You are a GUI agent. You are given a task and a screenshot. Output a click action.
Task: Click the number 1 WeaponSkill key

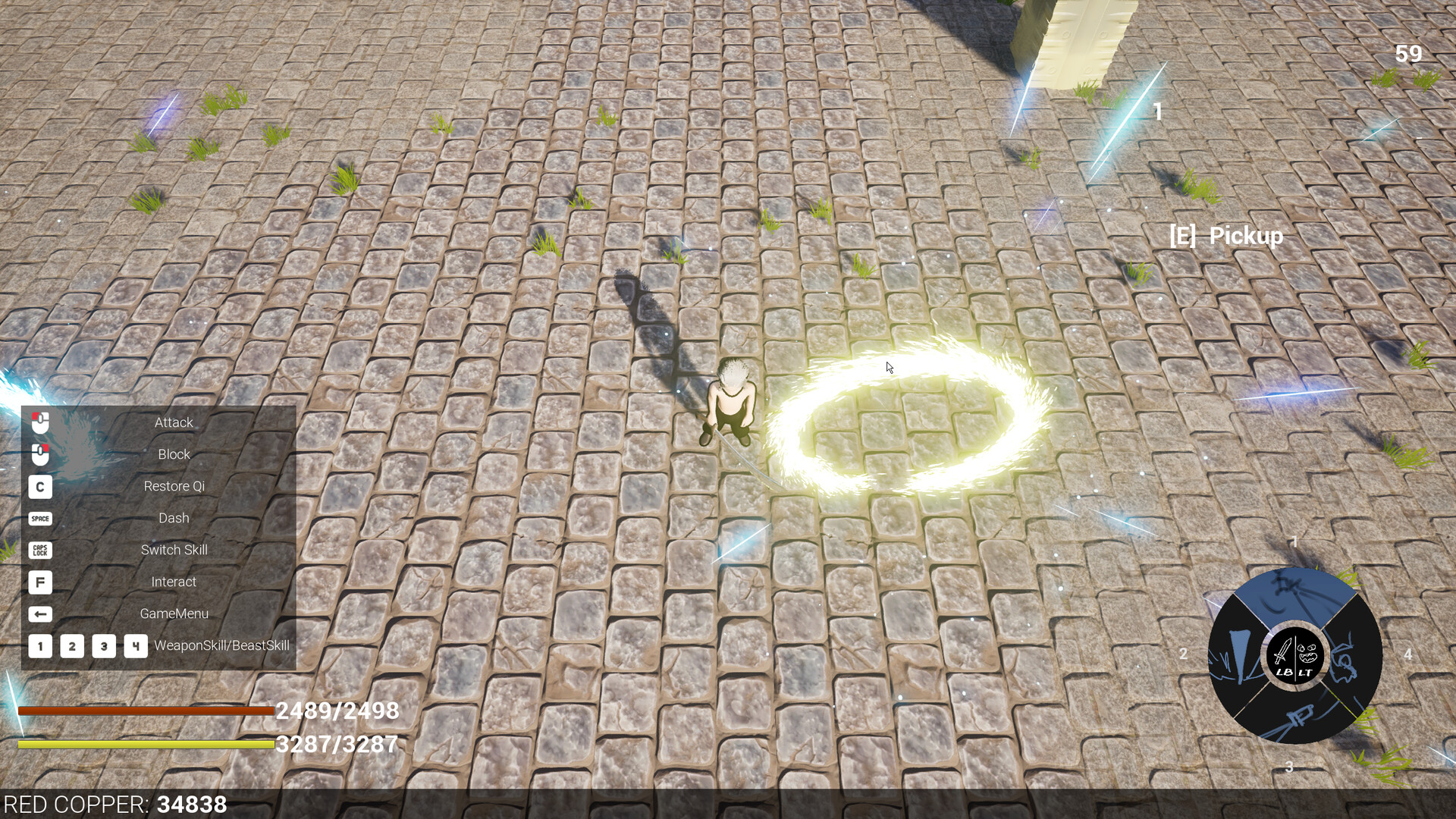[x=39, y=646]
